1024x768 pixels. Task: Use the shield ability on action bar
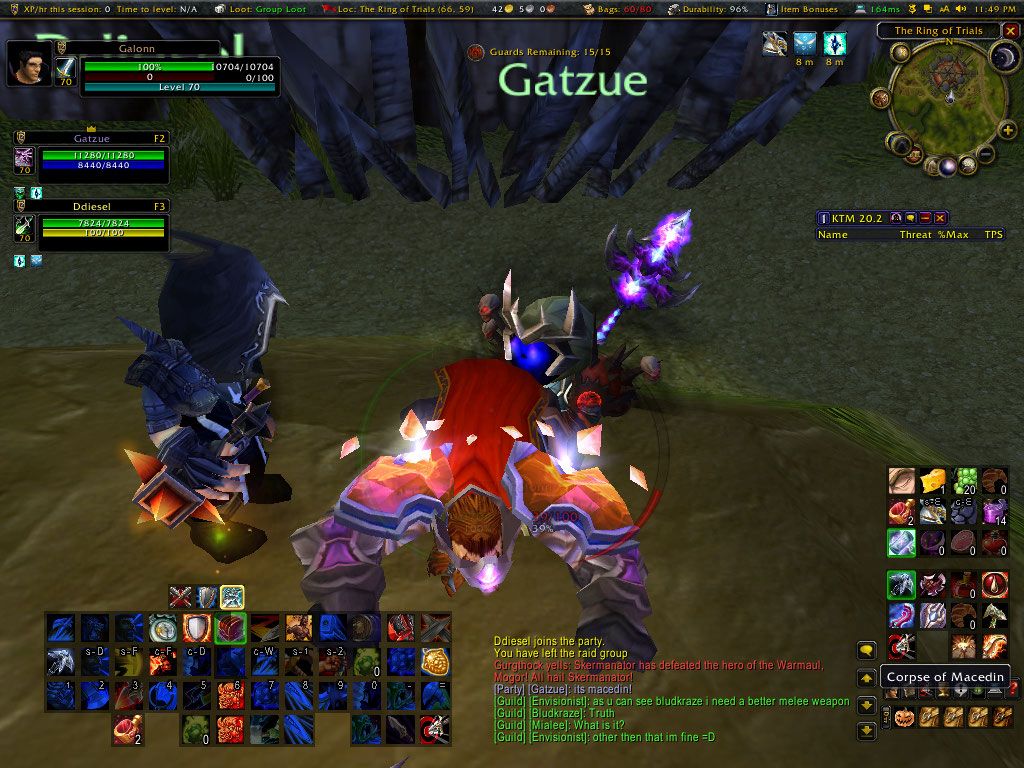pyautogui.click(x=196, y=628)
